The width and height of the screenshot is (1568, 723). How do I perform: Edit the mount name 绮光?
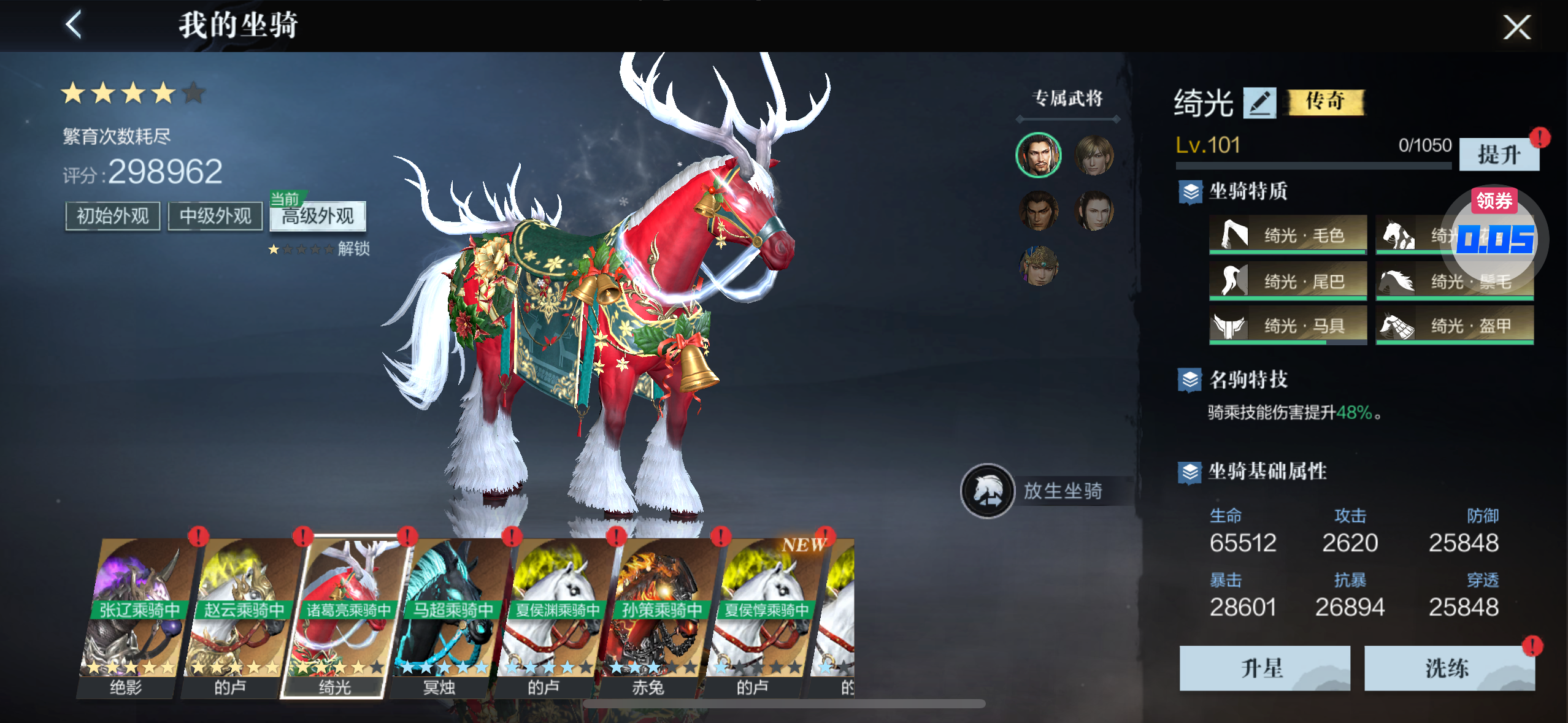[1259, 102]
